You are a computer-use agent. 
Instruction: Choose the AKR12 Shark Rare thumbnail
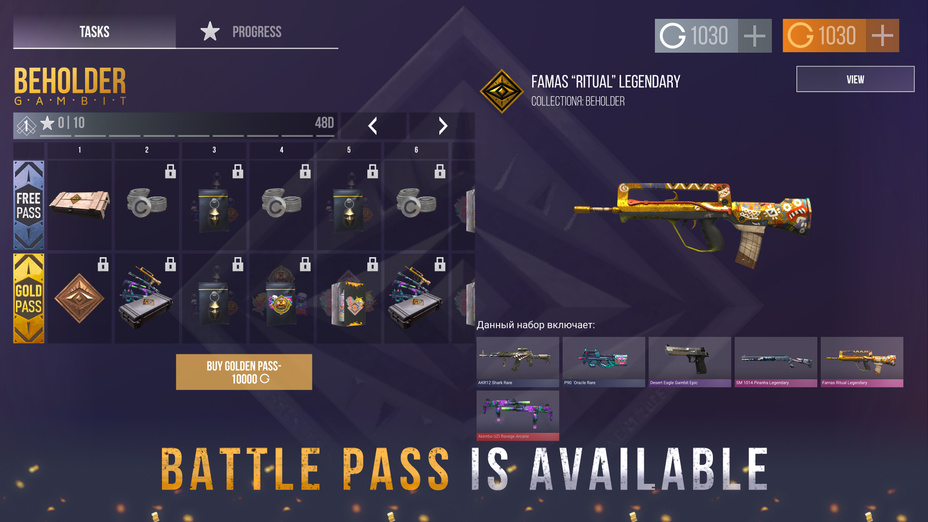click(x=517, y=361)
